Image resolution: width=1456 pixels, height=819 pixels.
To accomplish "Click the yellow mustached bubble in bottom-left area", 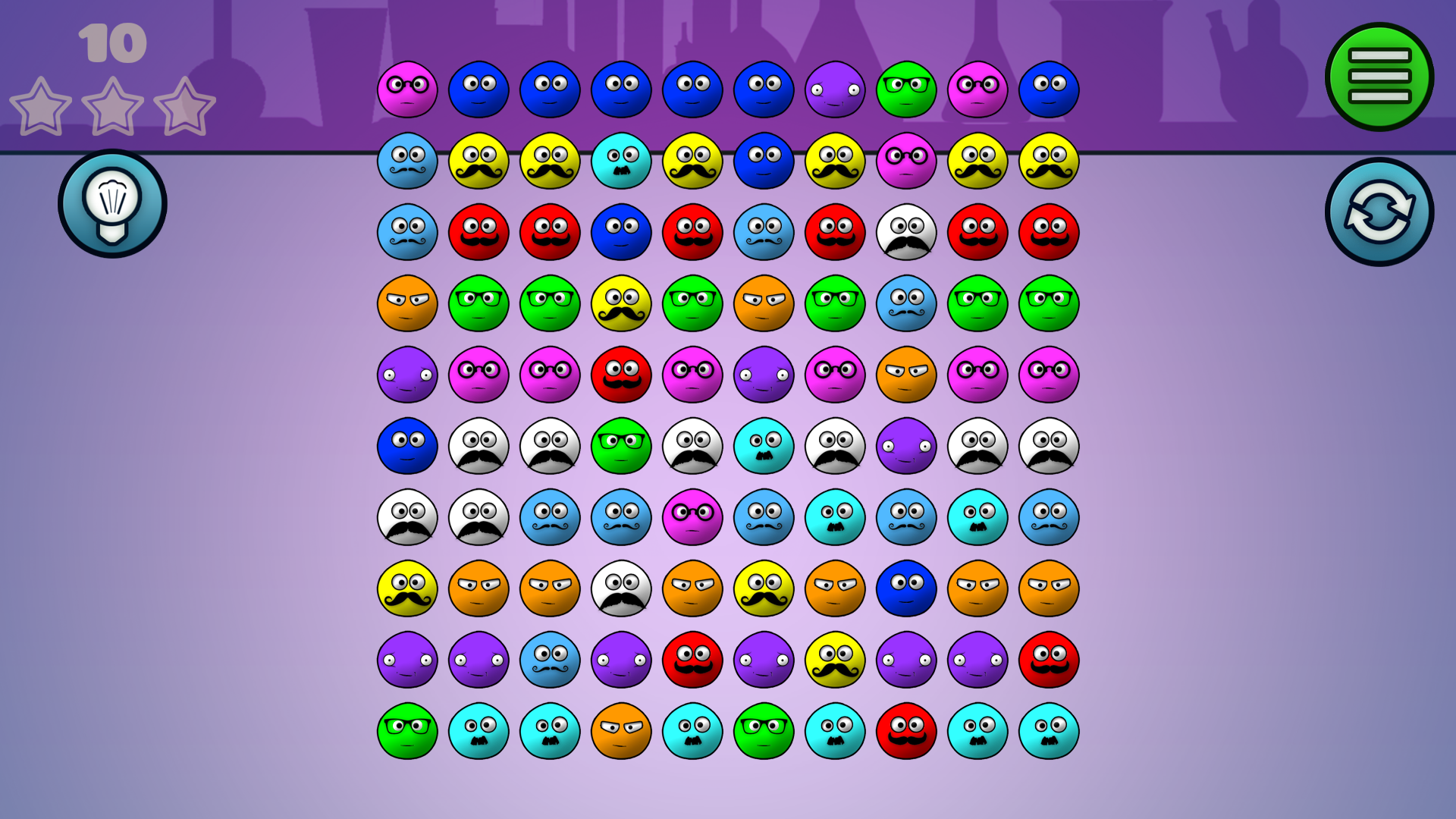I will (406, 588).
